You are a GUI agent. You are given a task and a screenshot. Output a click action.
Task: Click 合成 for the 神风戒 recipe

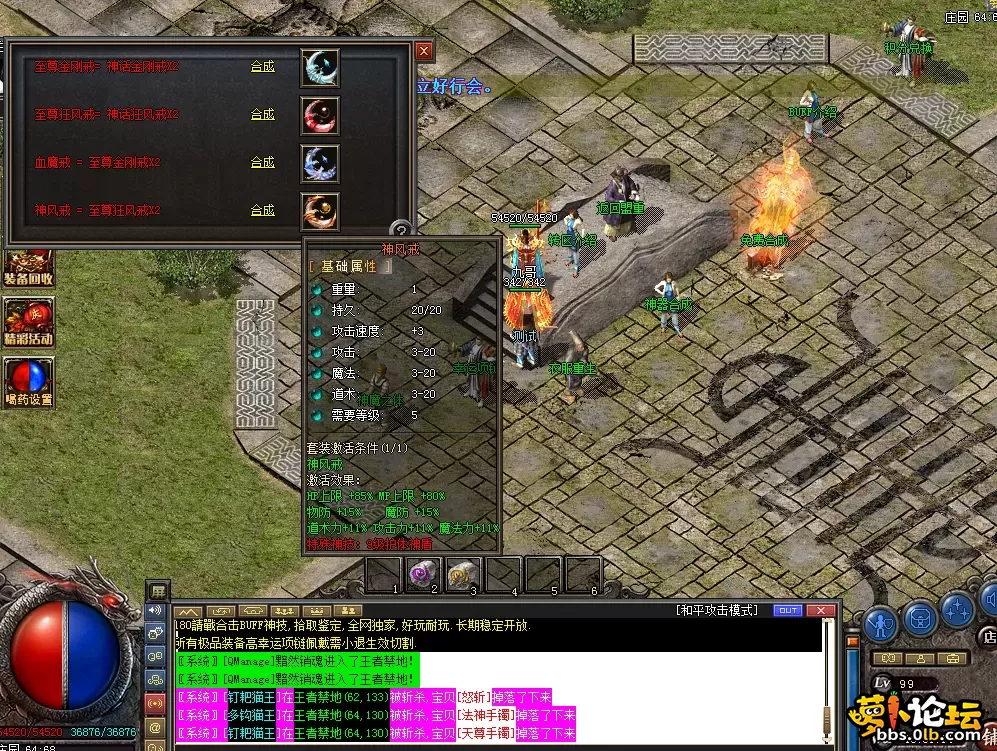click(x=262, y=211)
